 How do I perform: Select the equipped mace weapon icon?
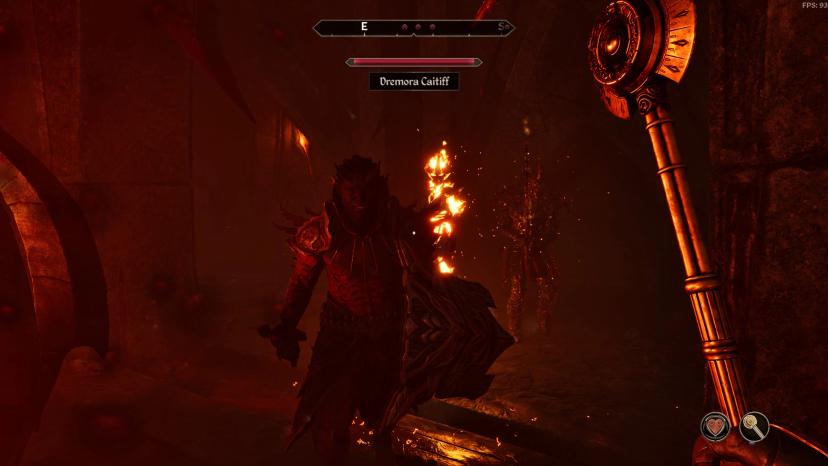point(754,428)
